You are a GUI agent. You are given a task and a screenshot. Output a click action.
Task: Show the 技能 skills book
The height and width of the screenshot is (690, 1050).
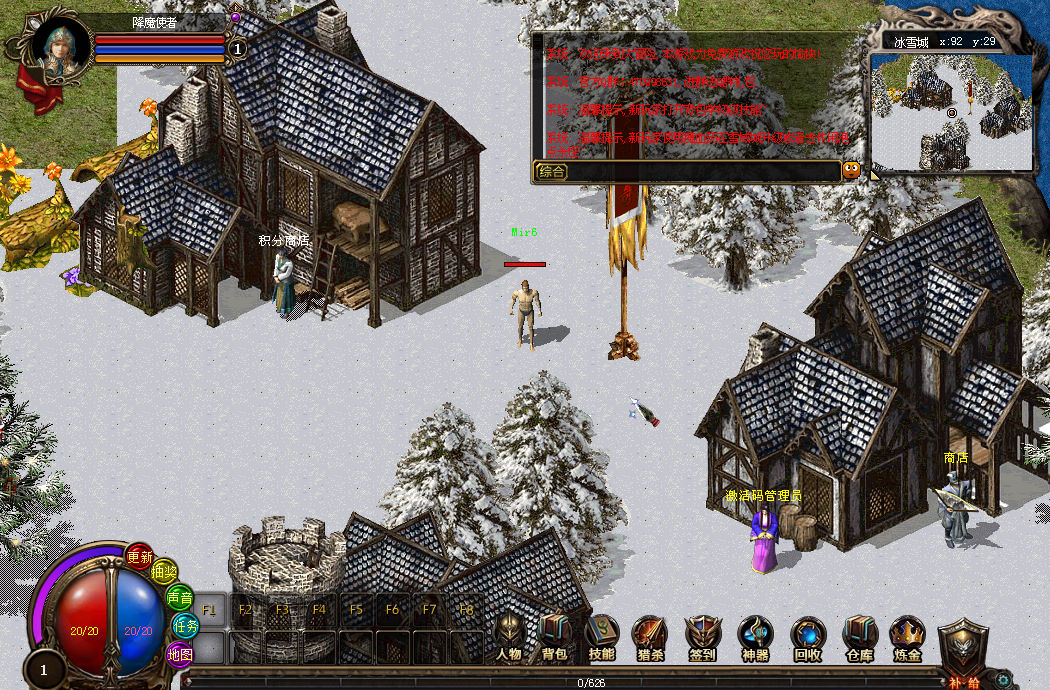[602, 634]
